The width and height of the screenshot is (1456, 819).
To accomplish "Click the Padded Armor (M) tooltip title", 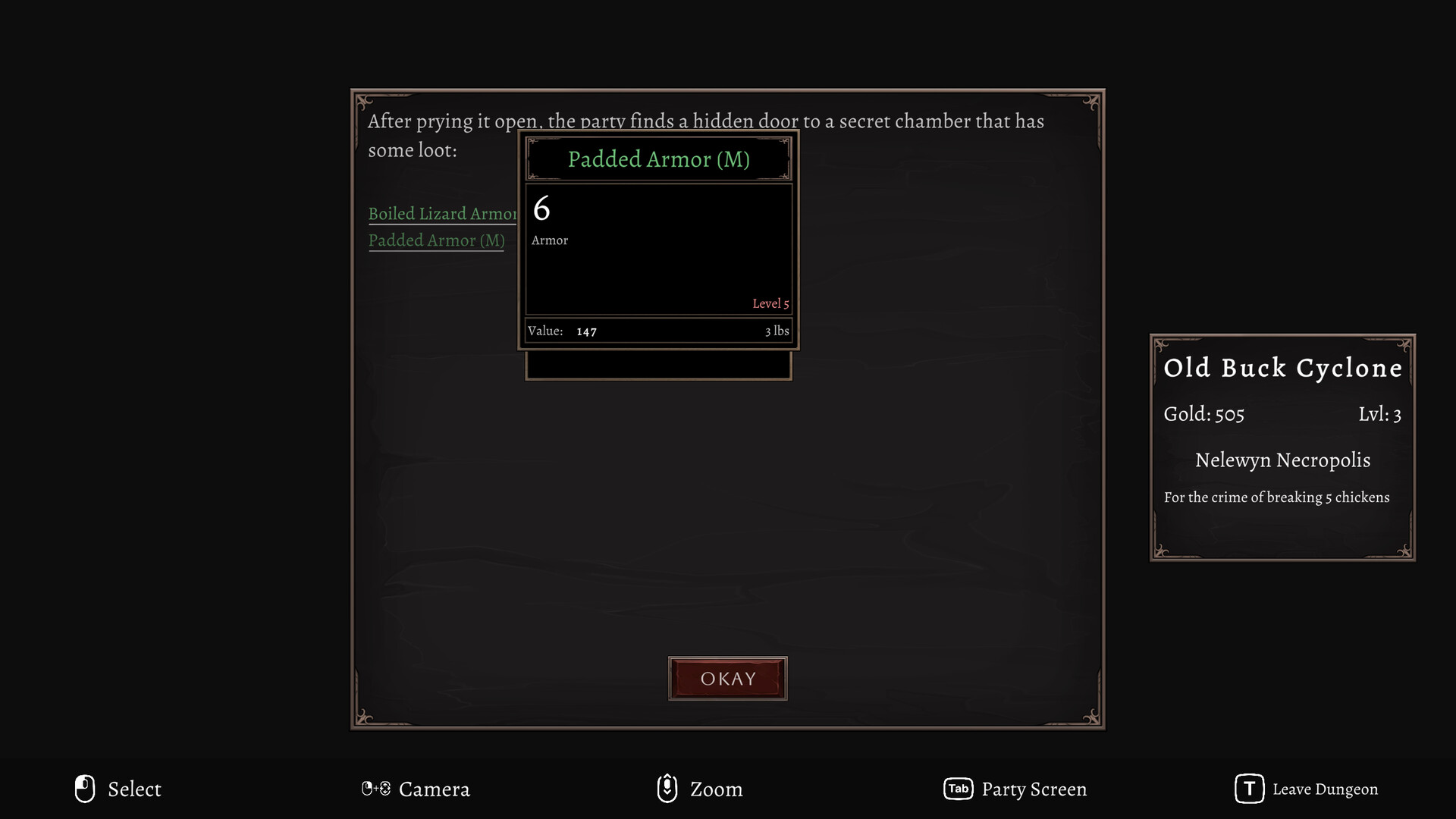I will pyautogui.click(x=659, y=159).
